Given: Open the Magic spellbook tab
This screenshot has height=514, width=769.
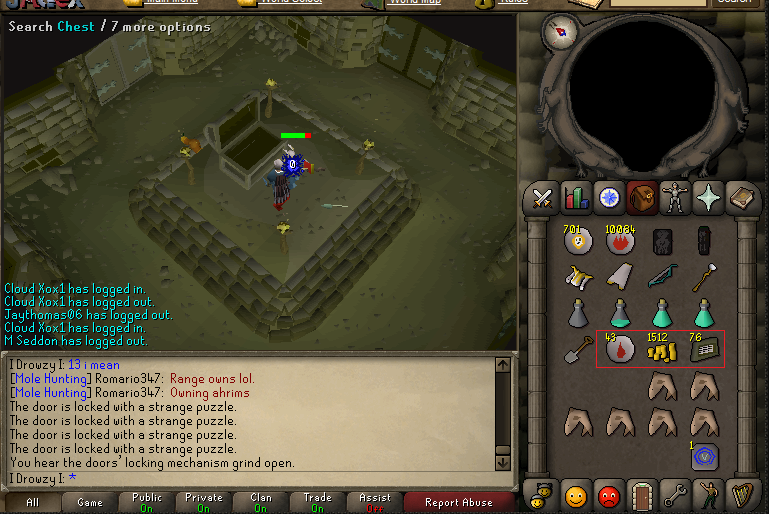Looking at the screenshot, I should [x=741, y=198].
